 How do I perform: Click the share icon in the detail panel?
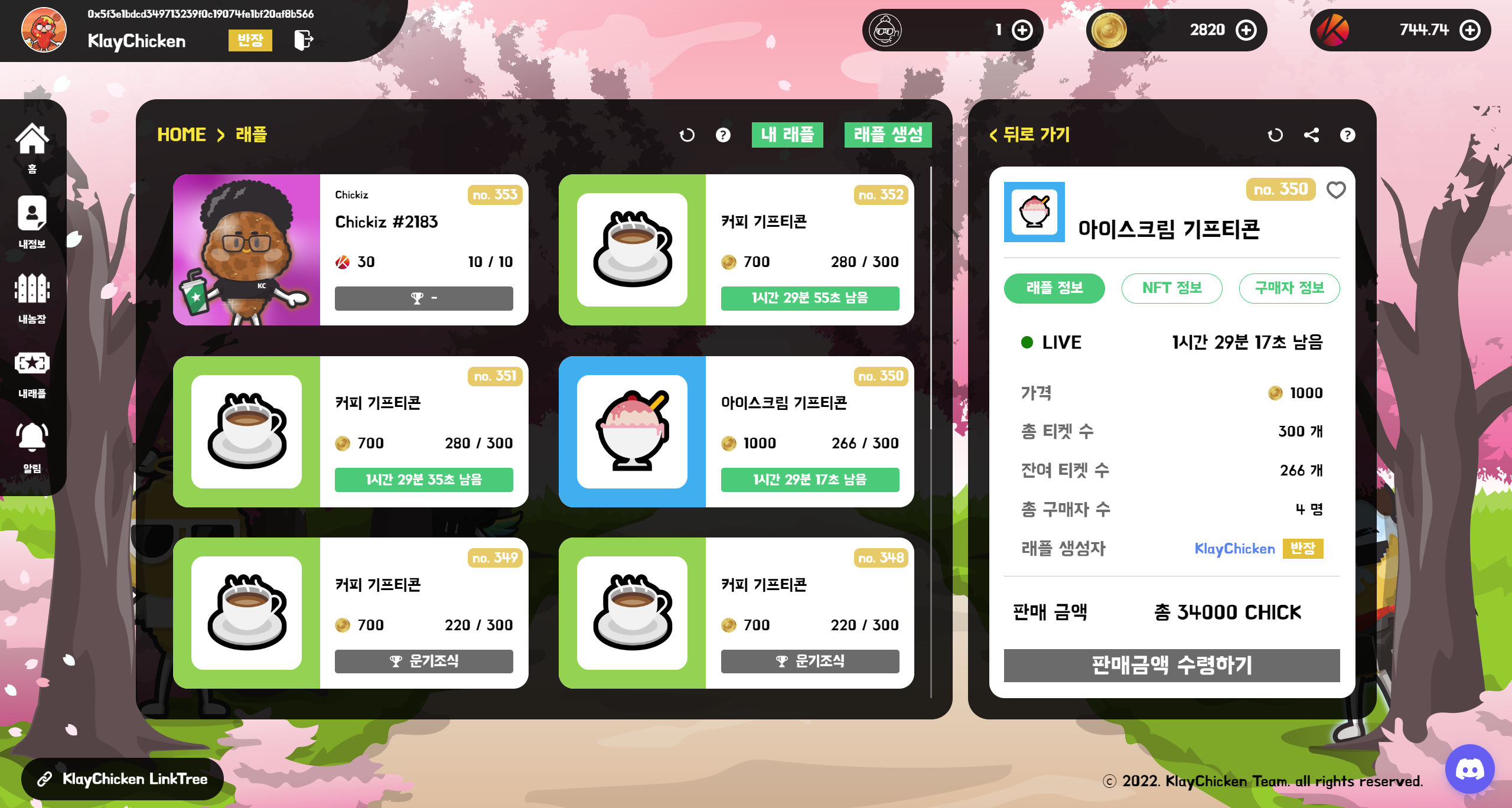(1312, 135)
